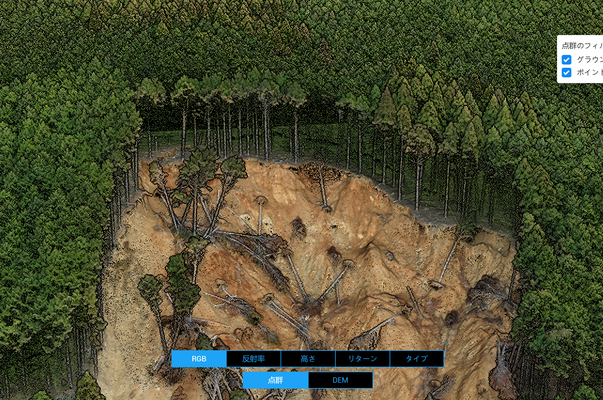Viewport: 603px width, 400px height.
Task: Switch to the DEM view
Action: point(340,380)
